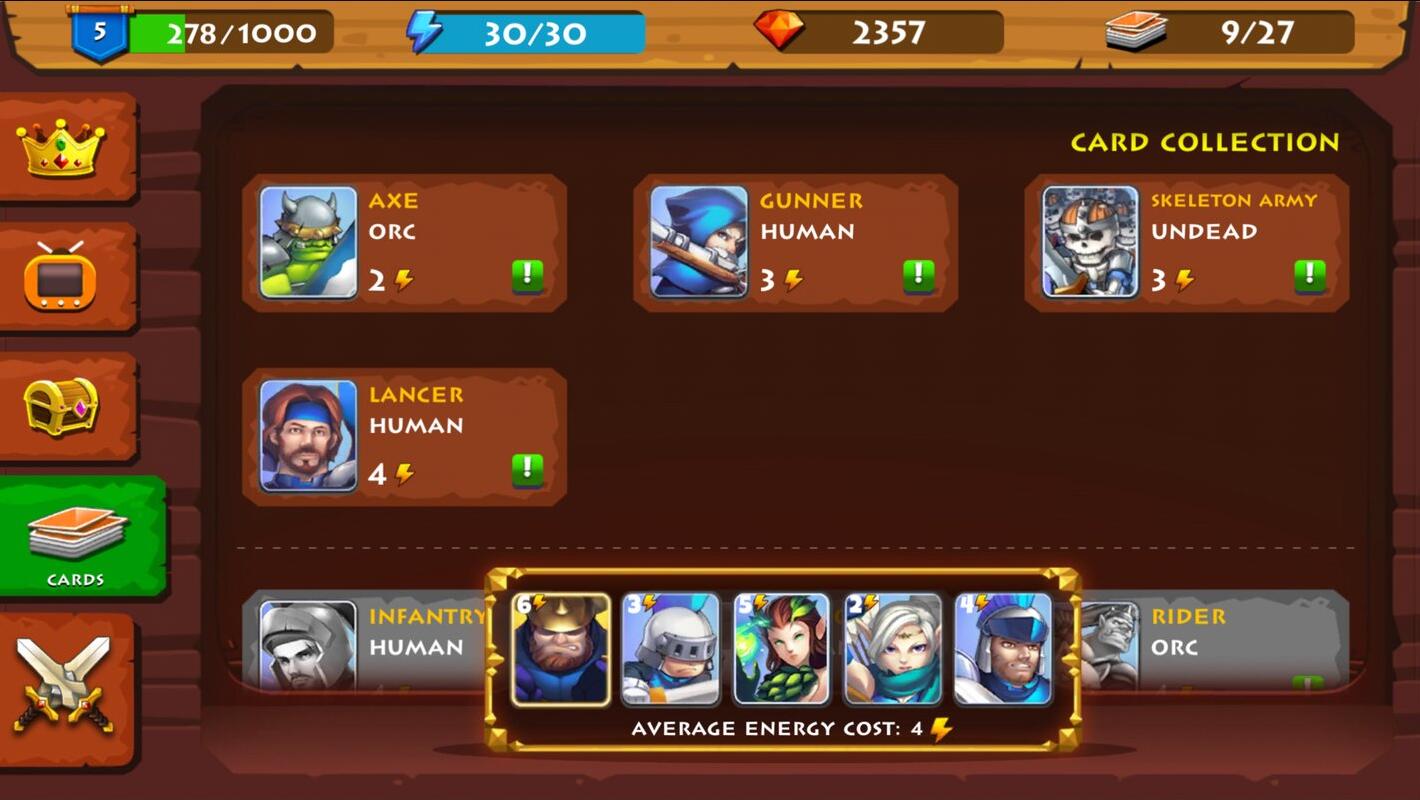This screenshot has width=1420, height=800.
Task: Tap Skeleton Army's green exclamation badge
Action: coord(1310,276)
